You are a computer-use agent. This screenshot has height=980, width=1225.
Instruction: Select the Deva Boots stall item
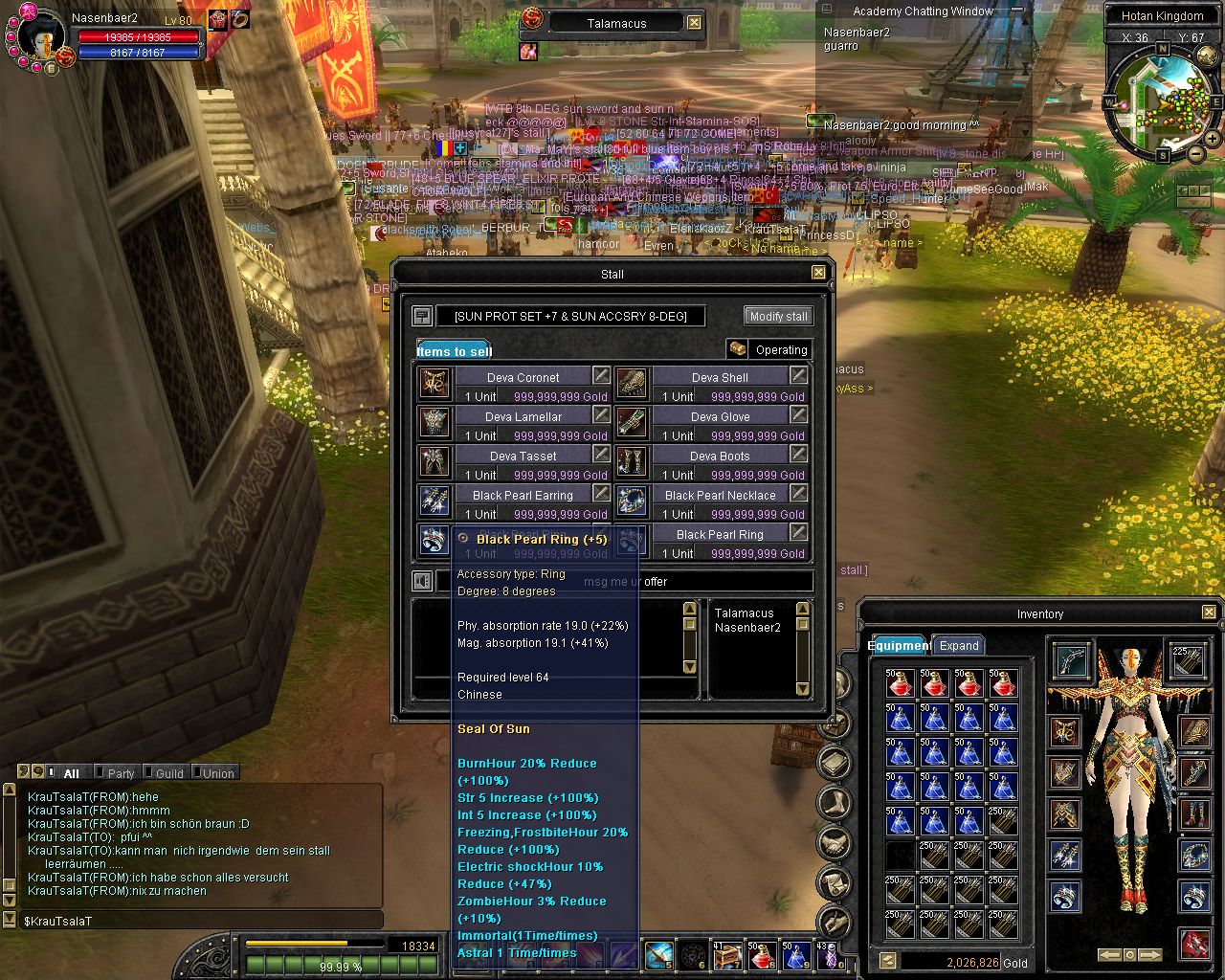click(633, 460)
